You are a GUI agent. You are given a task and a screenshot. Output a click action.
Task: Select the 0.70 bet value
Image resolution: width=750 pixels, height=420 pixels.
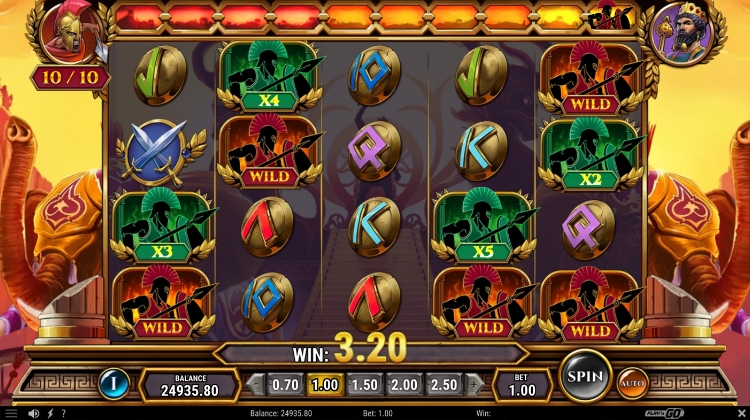click(285, 385)
